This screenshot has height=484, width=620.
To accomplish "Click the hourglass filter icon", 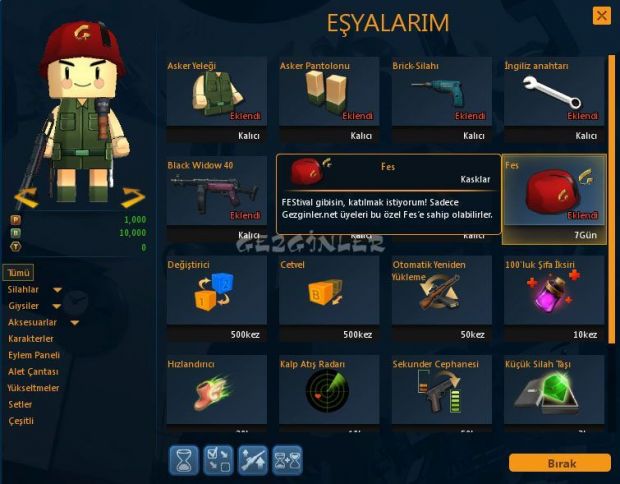I will click(185, 459).
